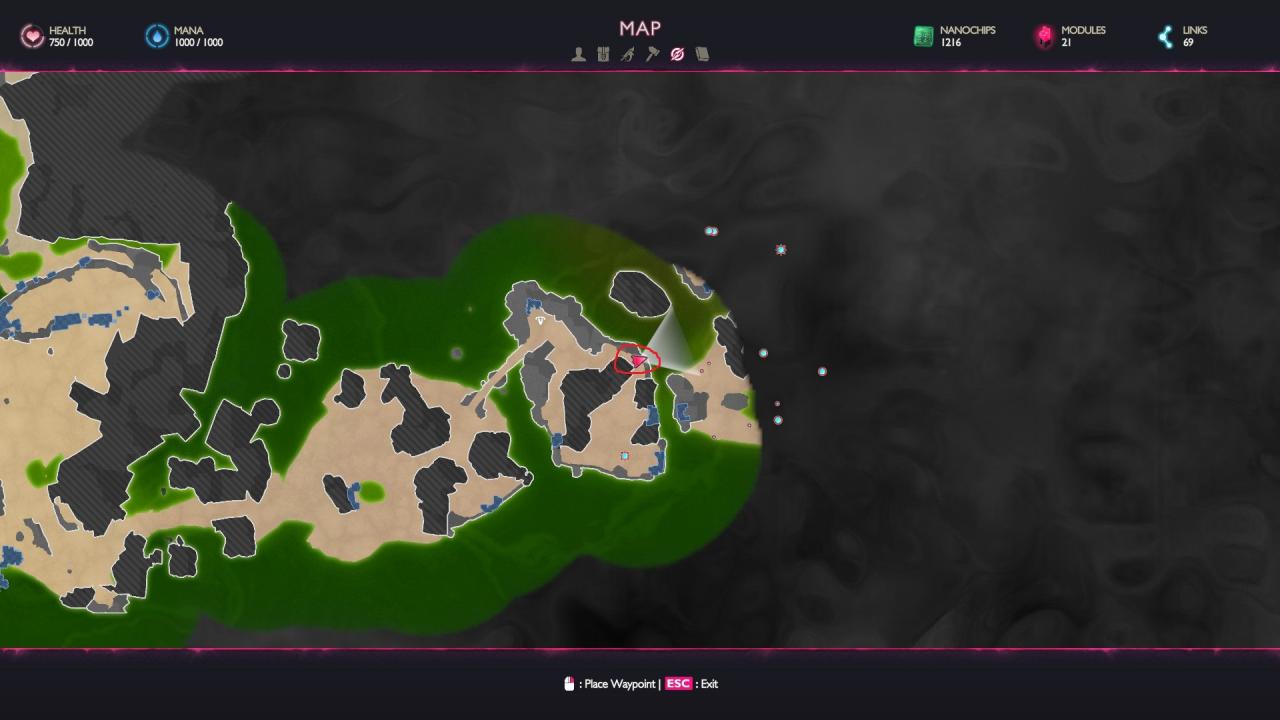This screenshot has width=1280, height=720.
Task: Select the cyan marker on the sandy southern path
Action: tap(625, 456)
